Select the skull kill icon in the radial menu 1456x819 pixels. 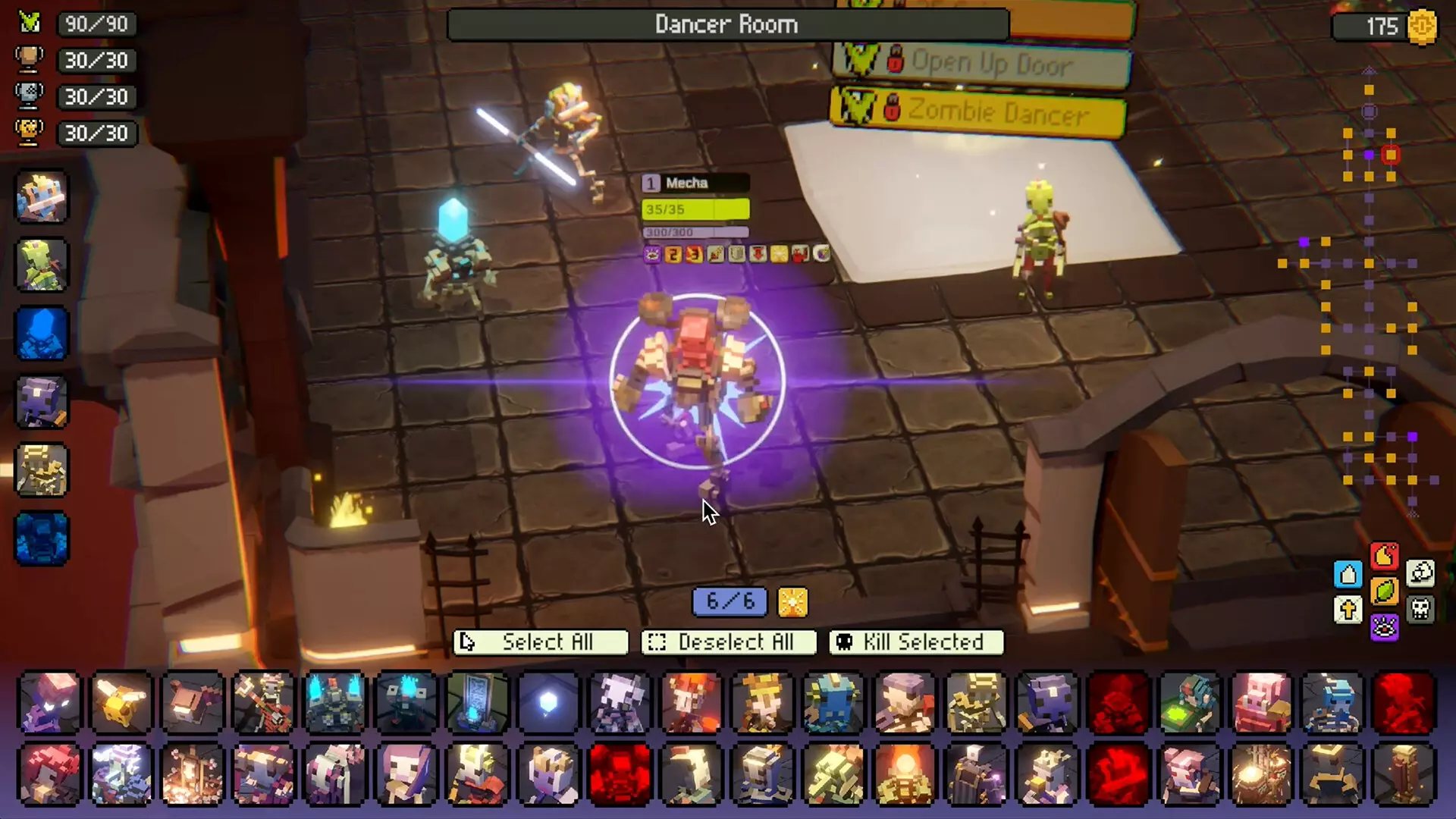click(x=1420, y=610)
